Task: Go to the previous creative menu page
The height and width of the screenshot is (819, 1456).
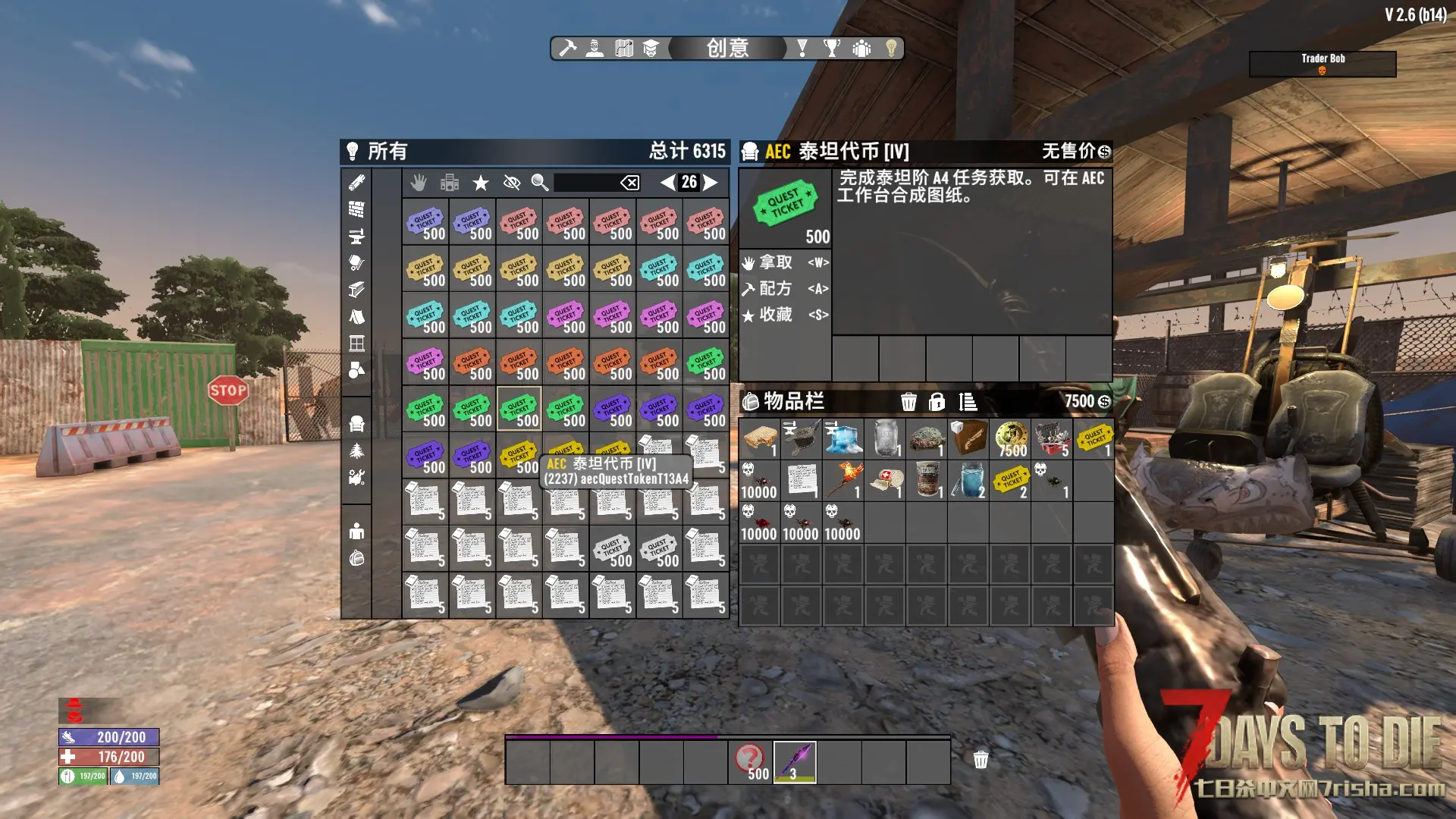Action: coord(667,182)
